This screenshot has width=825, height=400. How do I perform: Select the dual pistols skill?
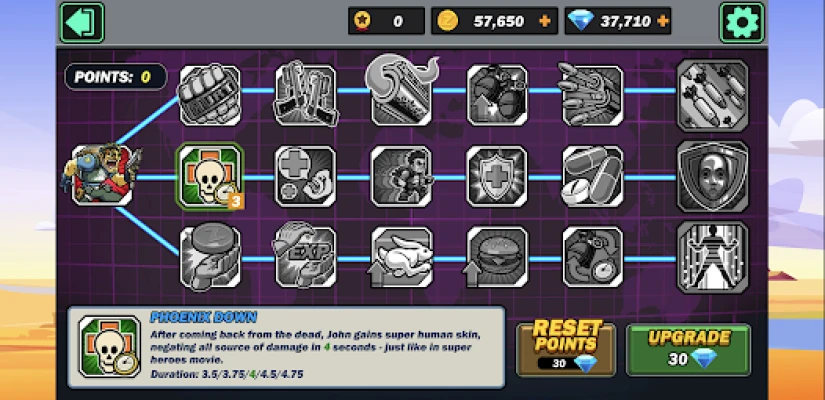click(x=305, y=93)
